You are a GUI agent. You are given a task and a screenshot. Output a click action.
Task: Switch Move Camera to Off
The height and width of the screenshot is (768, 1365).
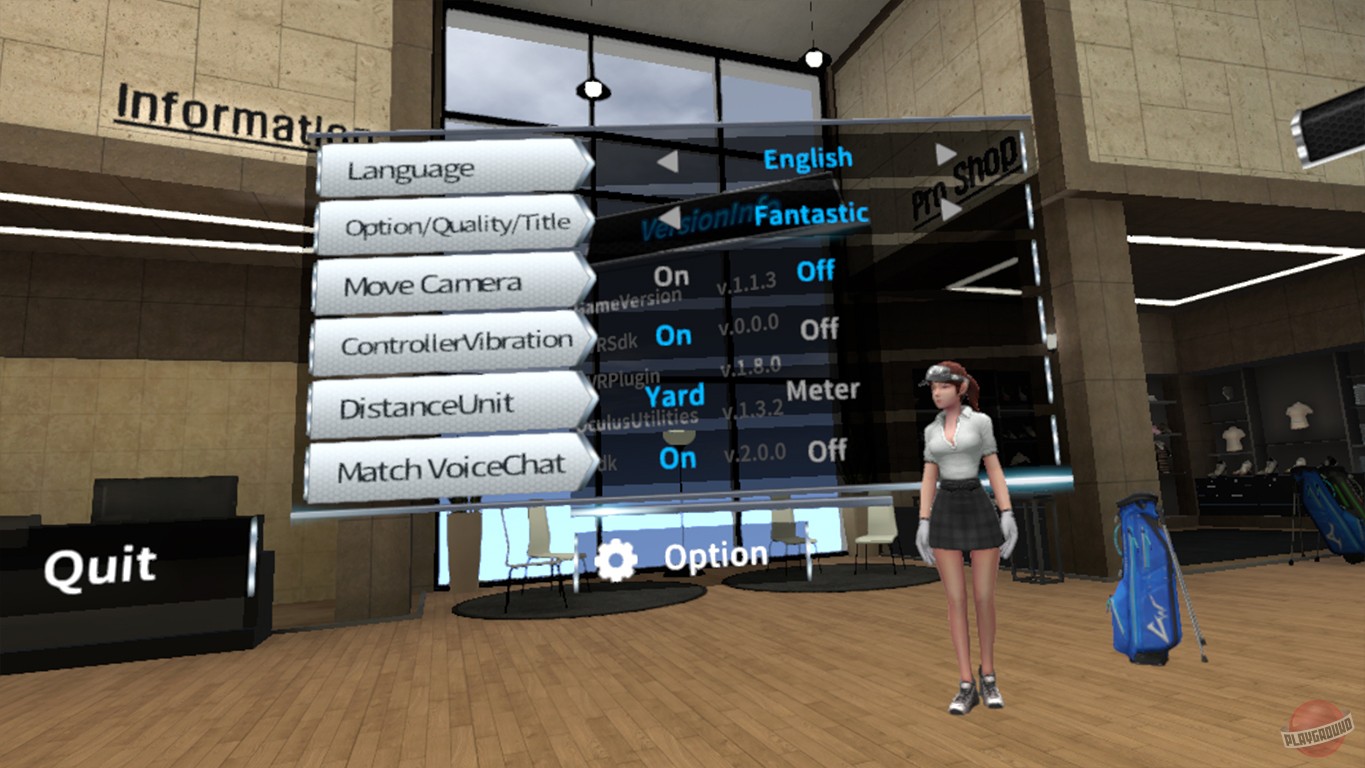point(814,271)
